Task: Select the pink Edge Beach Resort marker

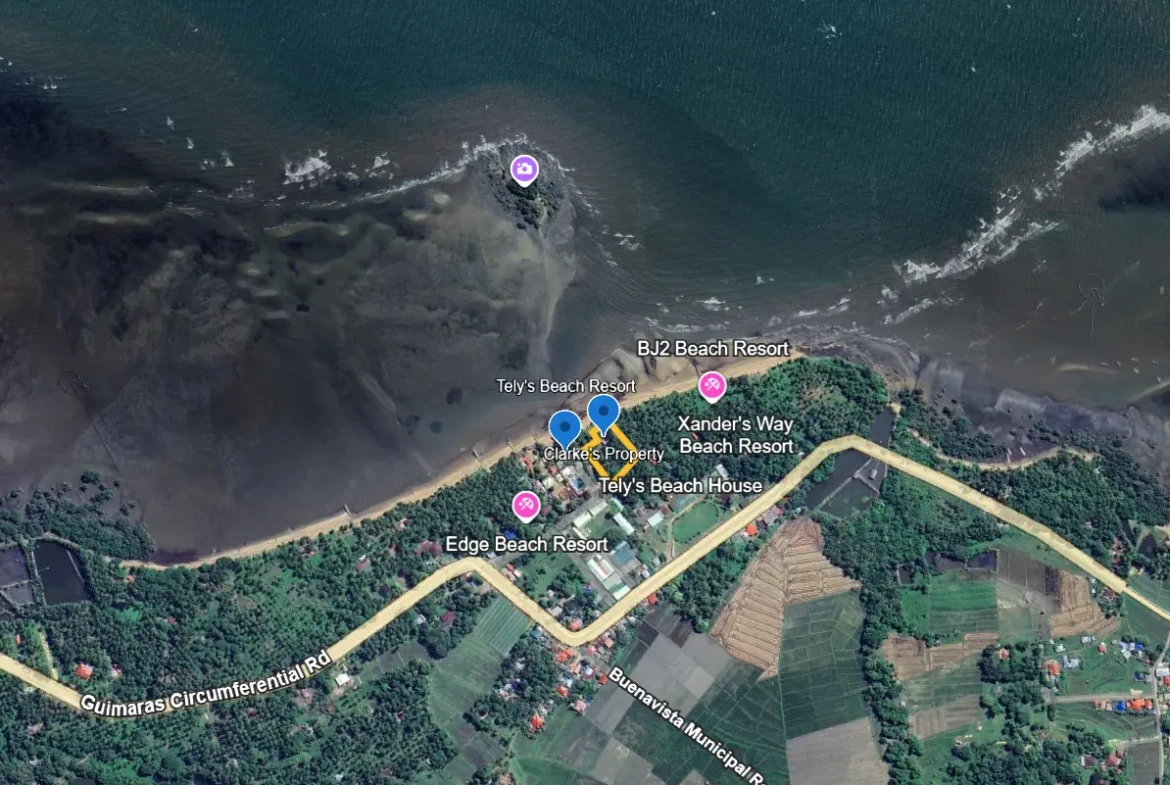Action: click(x=525, y=506)
